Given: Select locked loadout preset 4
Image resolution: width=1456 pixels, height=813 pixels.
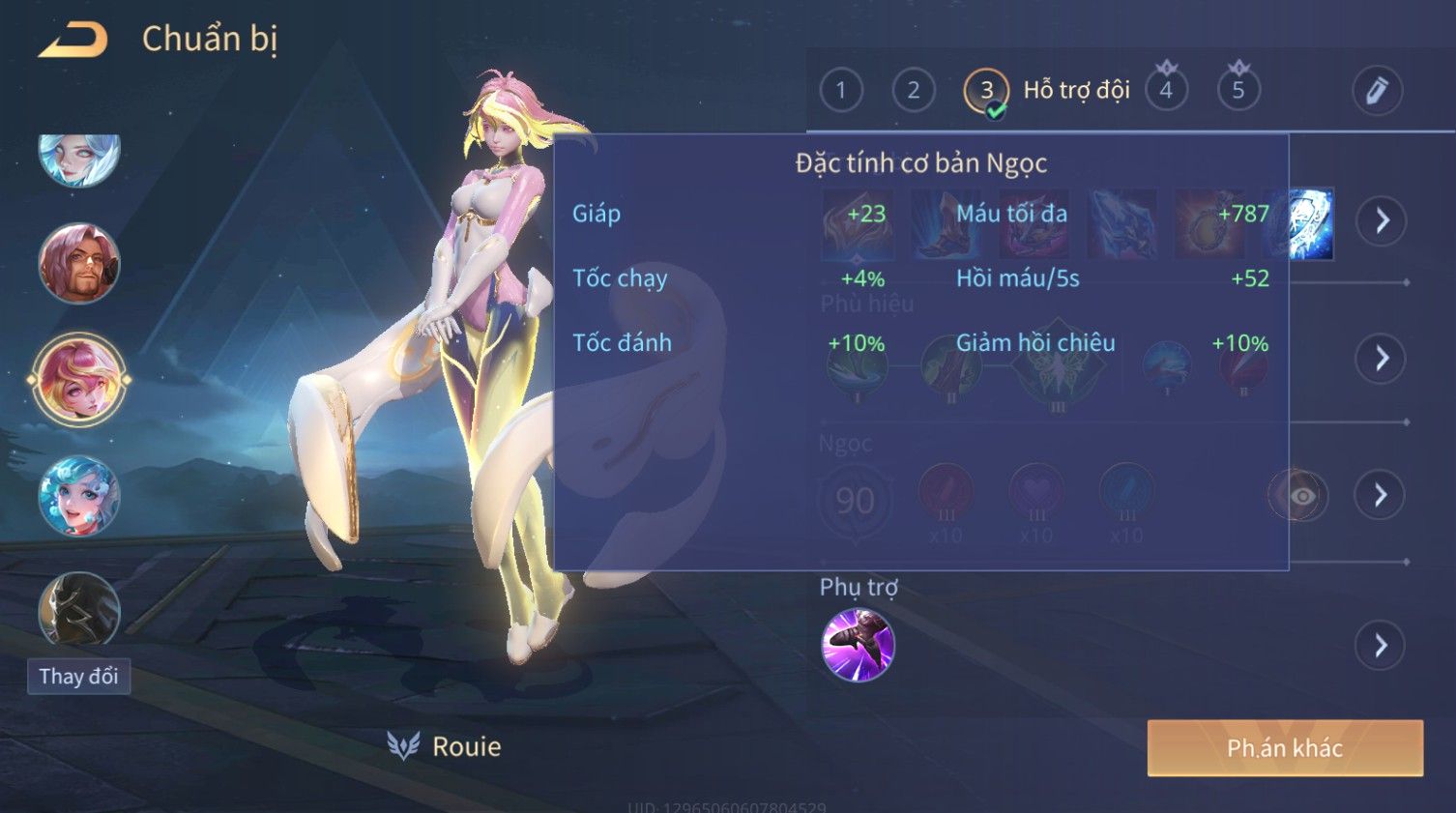Looking at the screenshot, I should (1166, 91).
